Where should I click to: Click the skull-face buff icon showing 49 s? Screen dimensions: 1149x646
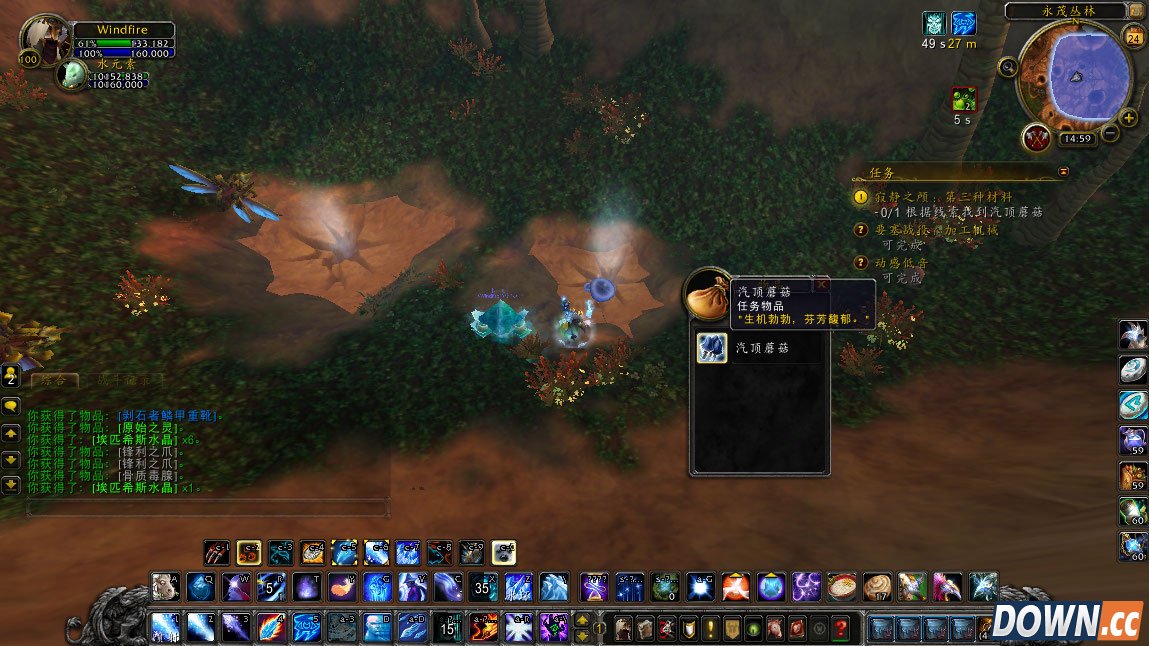pos(934,24)
